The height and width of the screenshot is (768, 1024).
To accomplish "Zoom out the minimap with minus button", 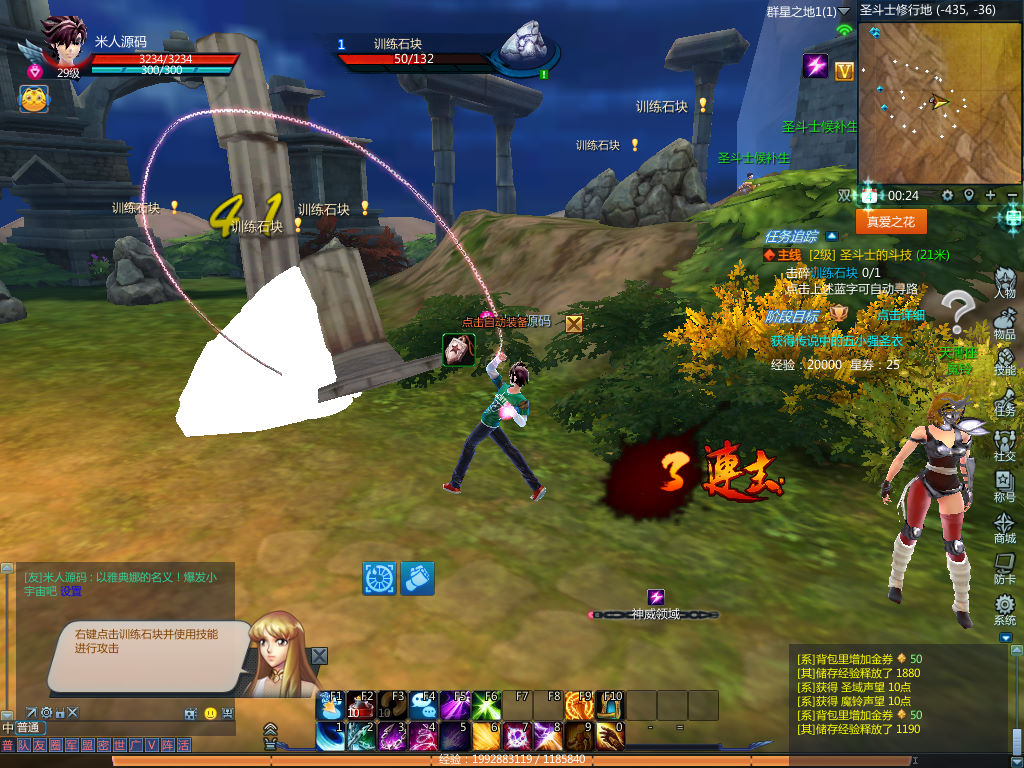I will pyautogui.click(x=1012, y=195).
